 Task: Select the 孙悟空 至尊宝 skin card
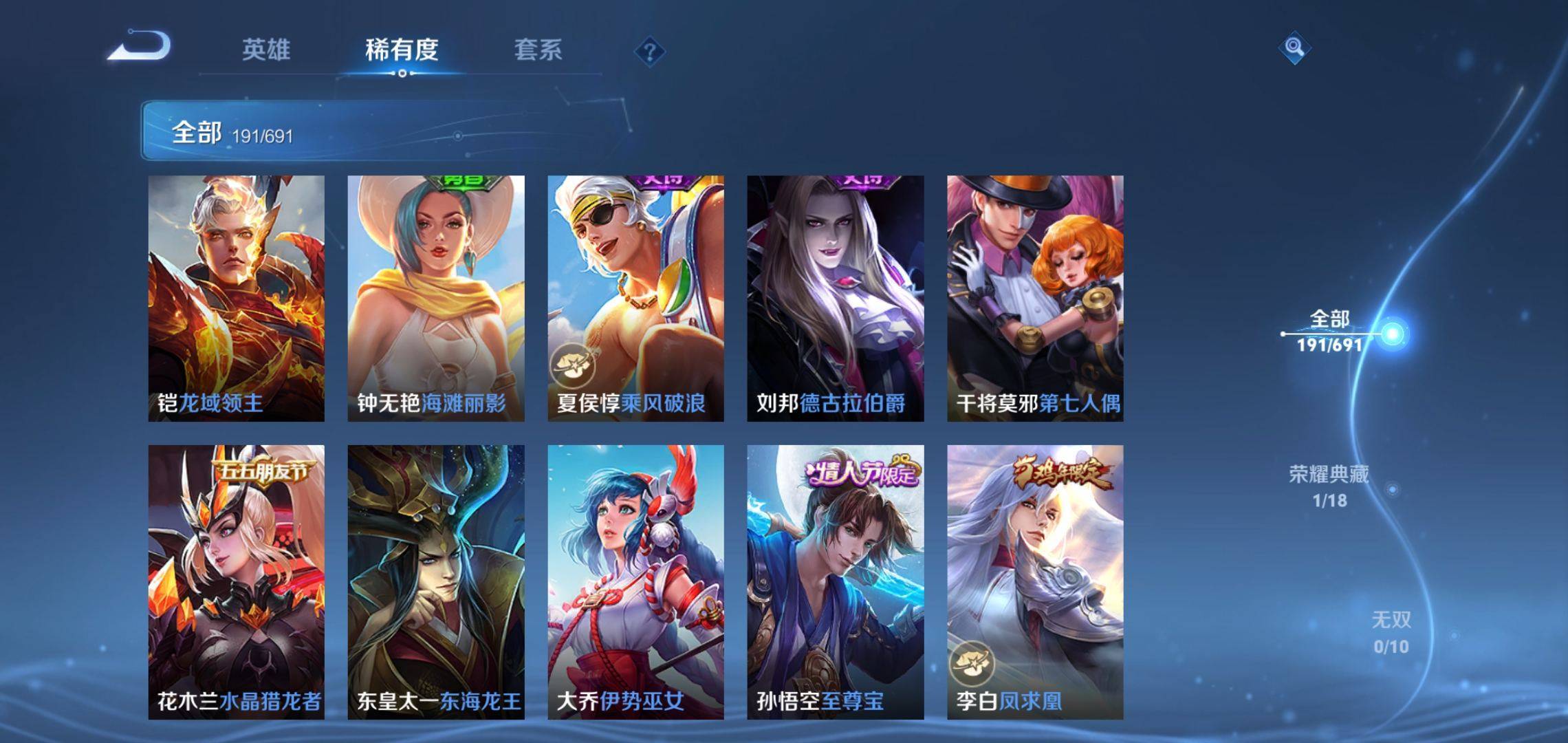pos(836,581)
